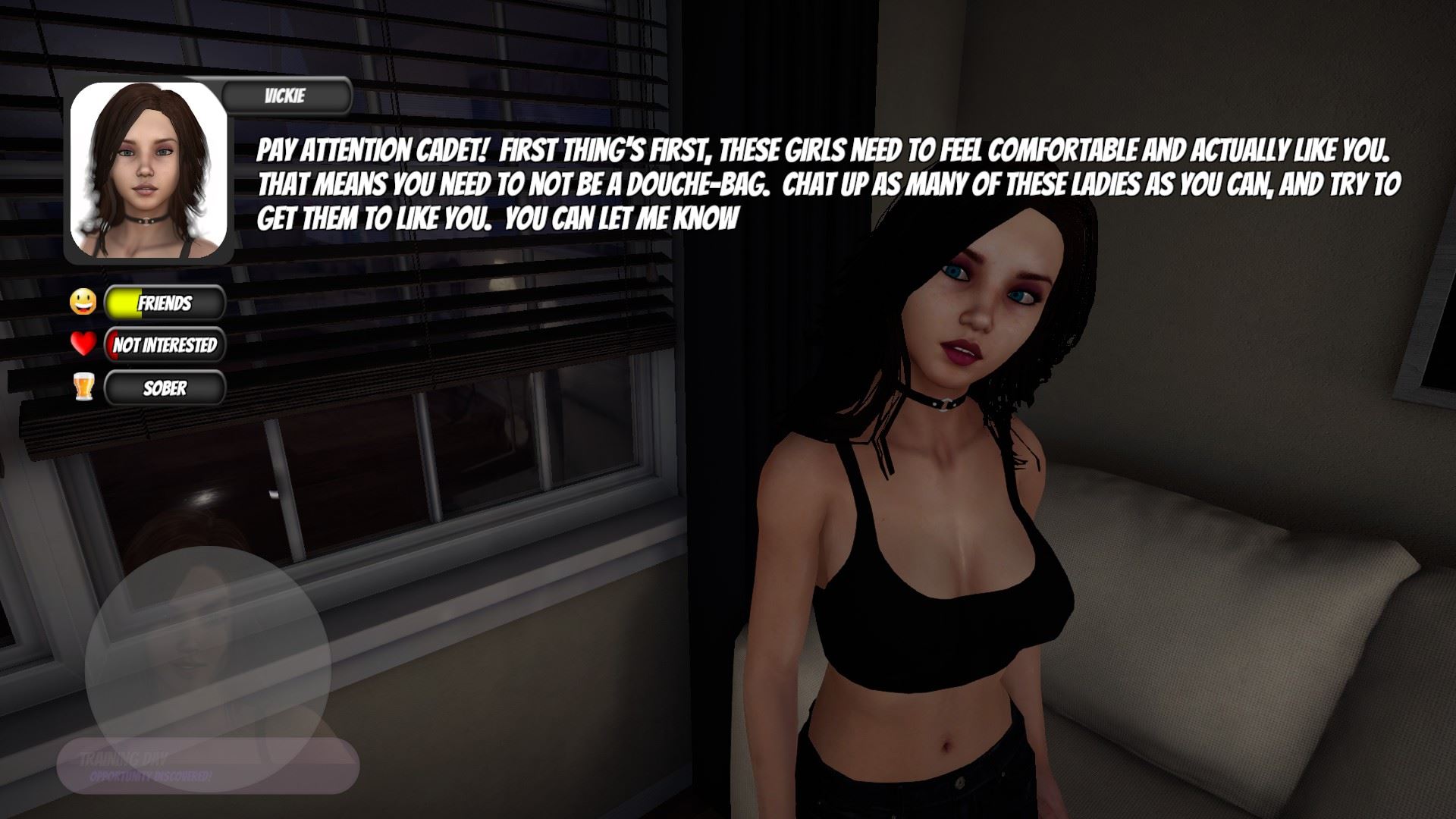Click the heart icon beside Not Interested
The width and height of the screenshot is (1456, 819).
tap(82, 346)
